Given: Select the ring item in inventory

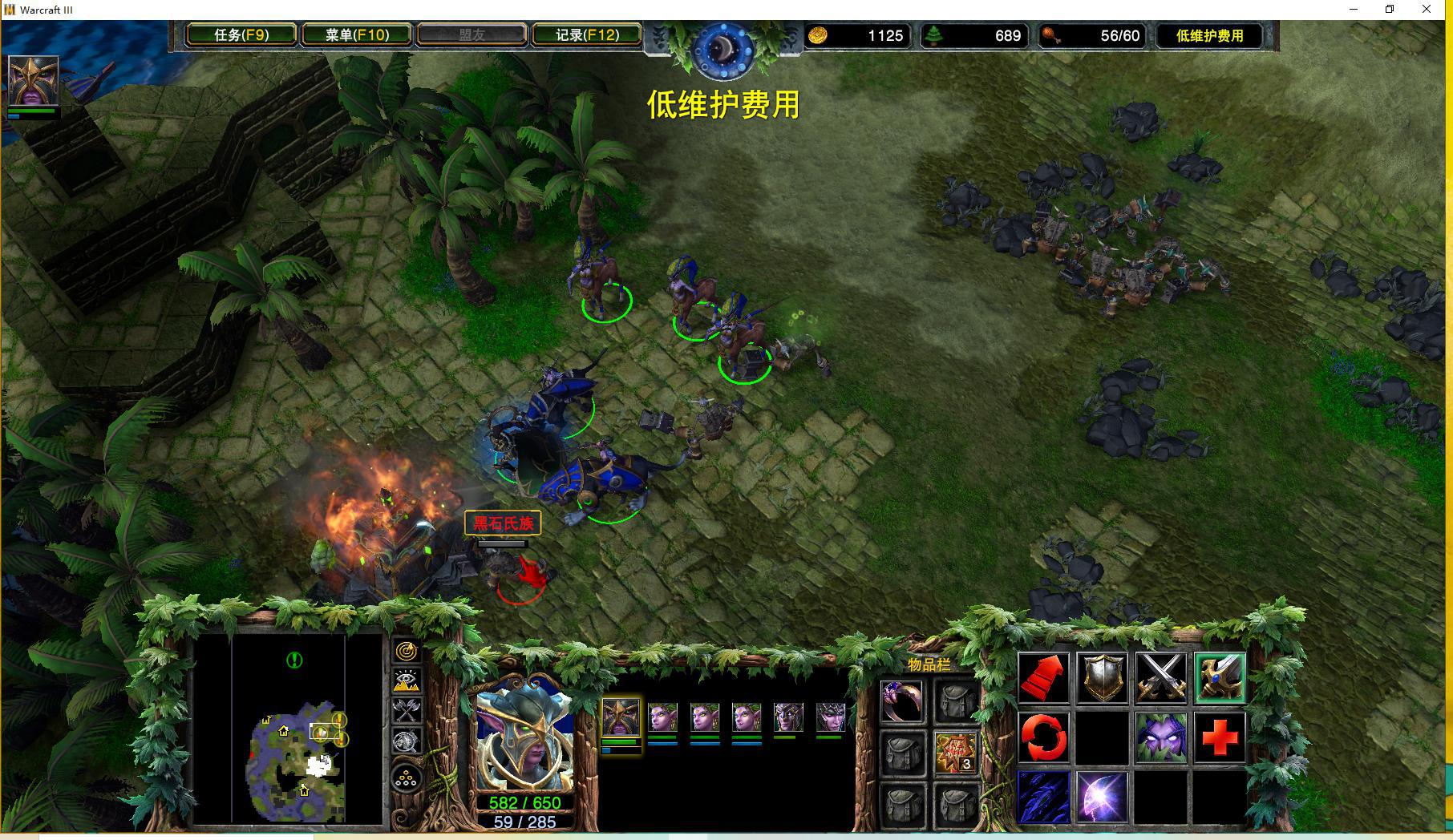Looking at the screenshot, I should click(901, 701).
